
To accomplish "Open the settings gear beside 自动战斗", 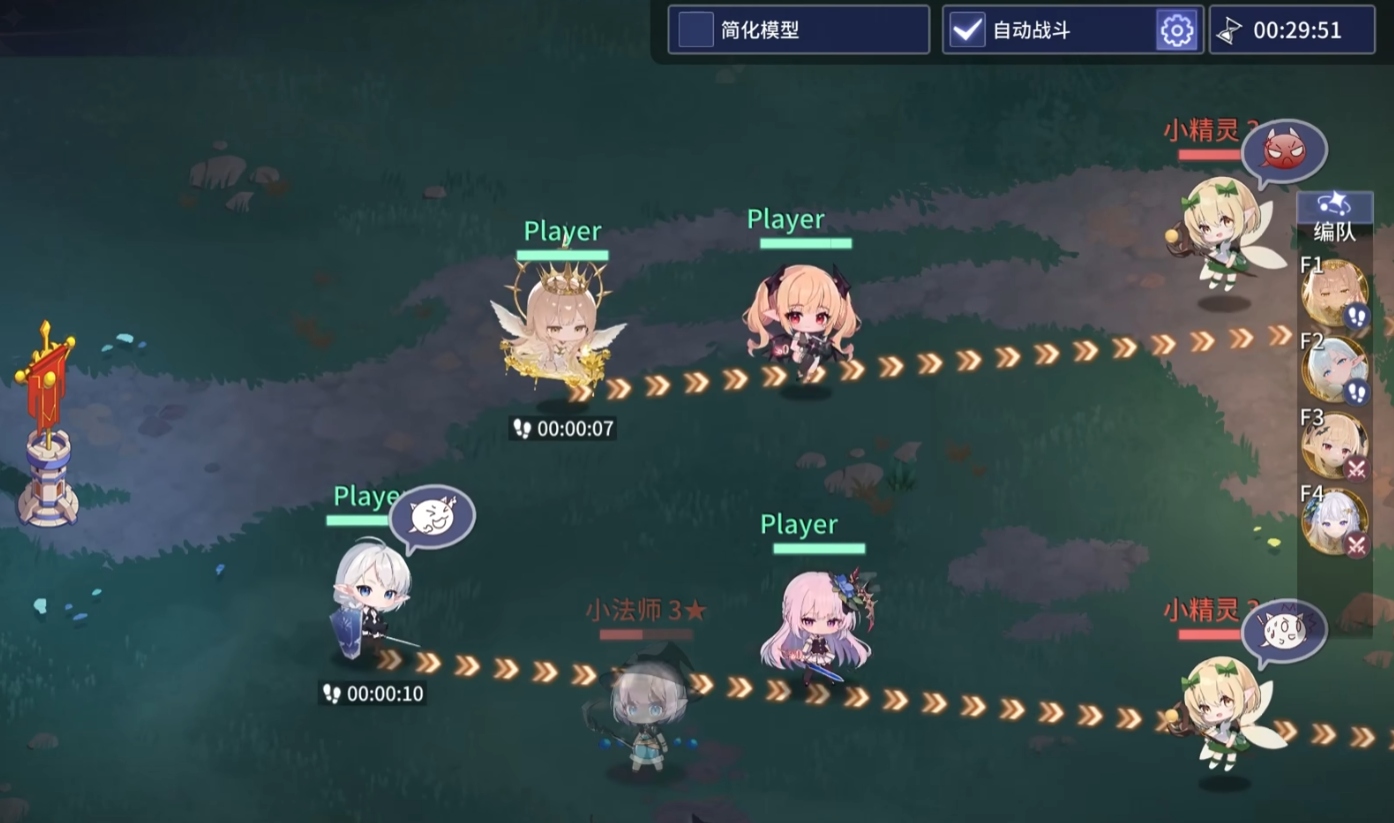I will 1177,30.
